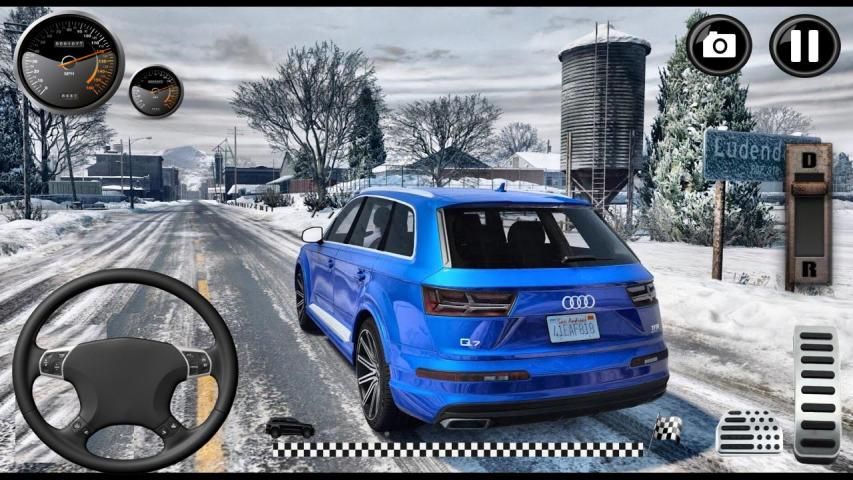
Task: Select R on the gear shifter
Action: coord(808,267)
